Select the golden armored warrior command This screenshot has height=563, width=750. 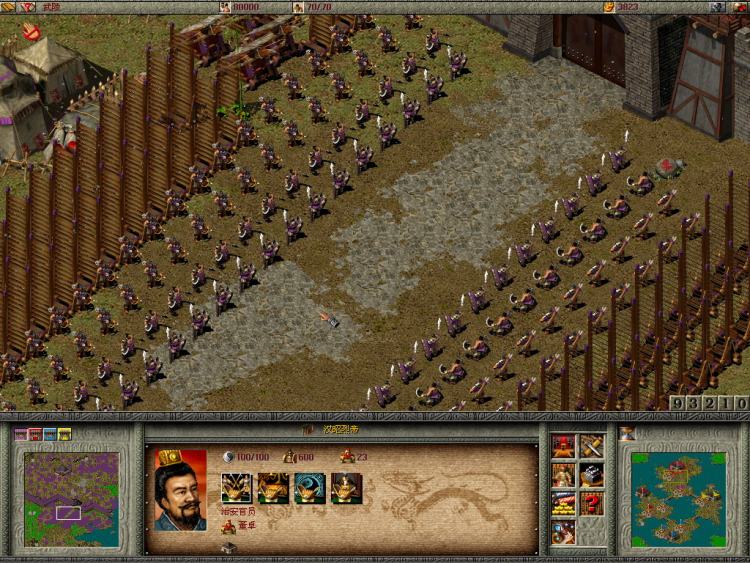pyautogui.click(x=564, y=474)
